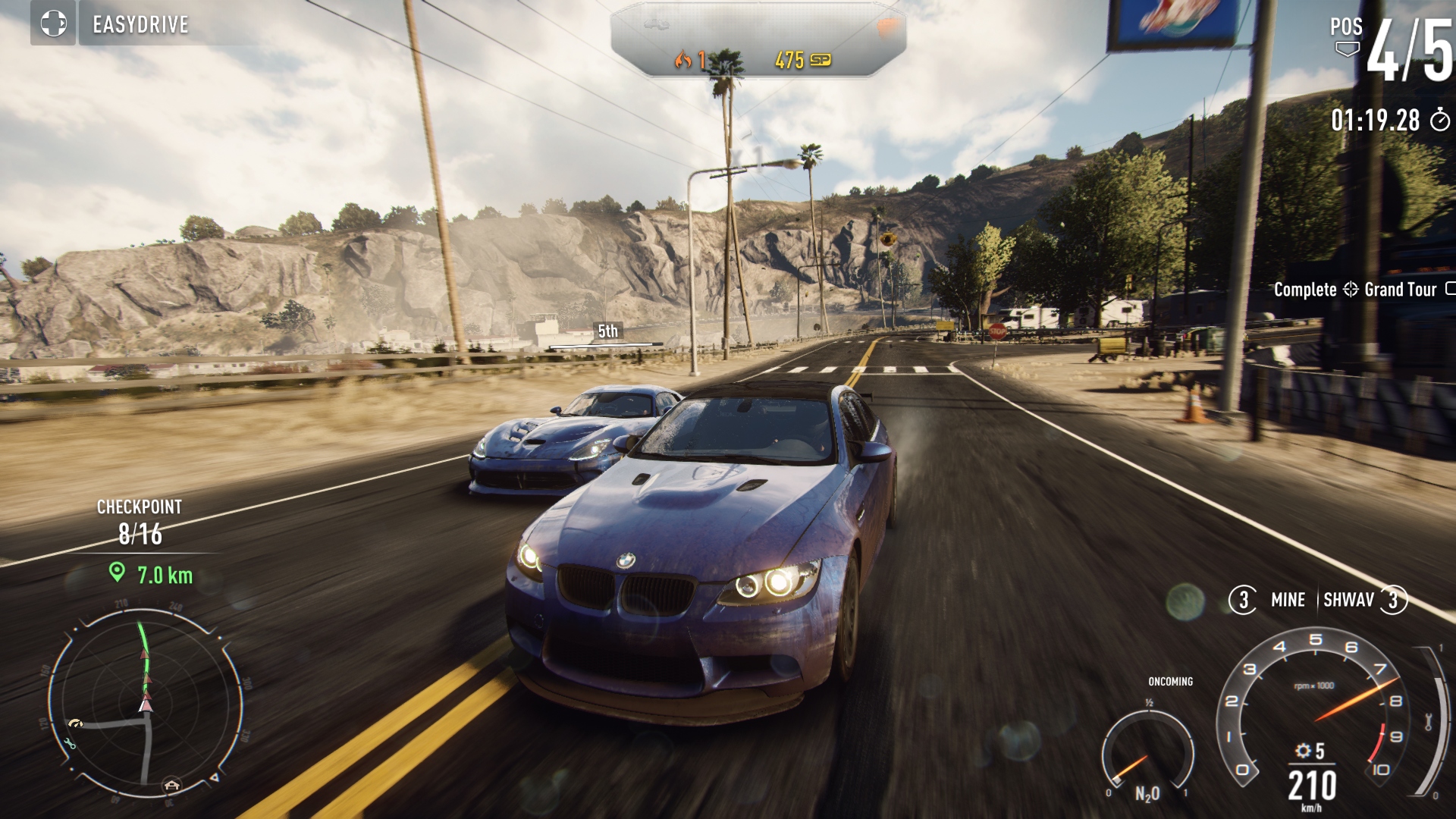Open the EasyDrive menu
This screenshot has width=1456, height=819.
tap(140, 24)
